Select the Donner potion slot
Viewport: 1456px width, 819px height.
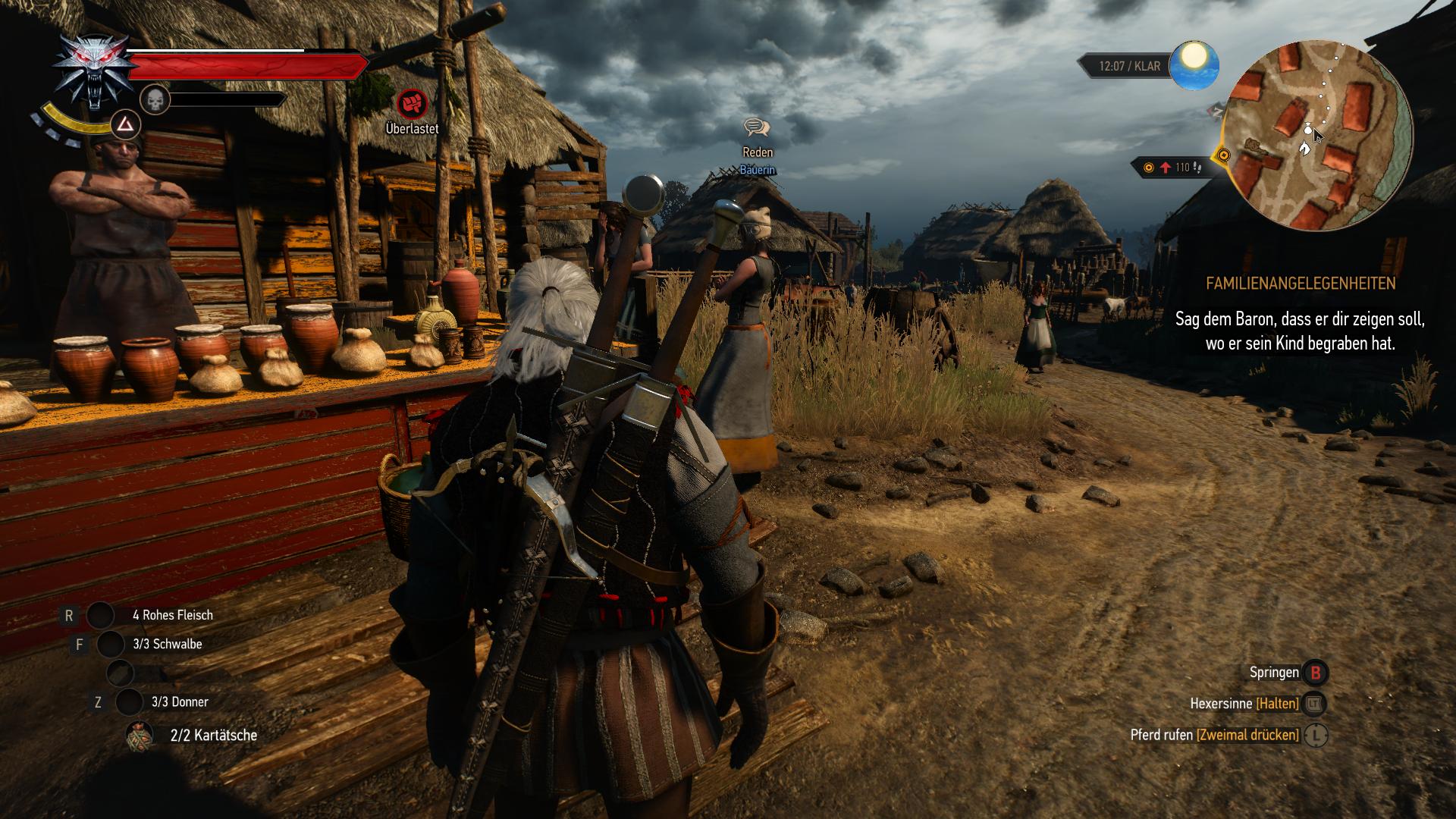click(129, 702)
